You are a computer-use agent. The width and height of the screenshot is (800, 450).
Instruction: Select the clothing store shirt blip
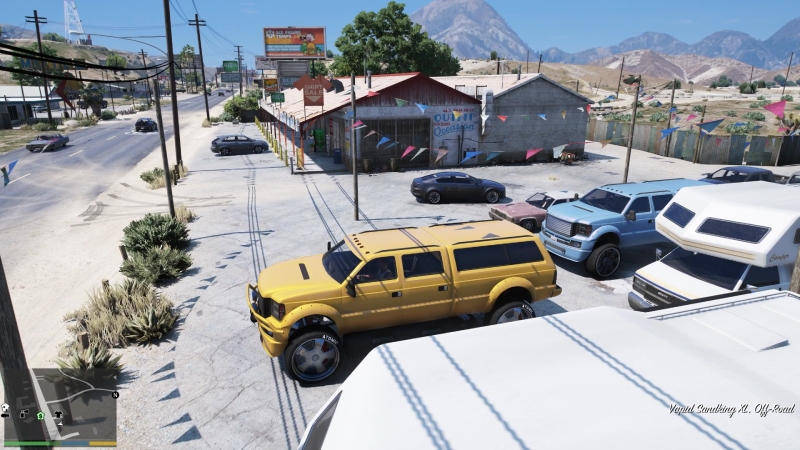point(57,413)
